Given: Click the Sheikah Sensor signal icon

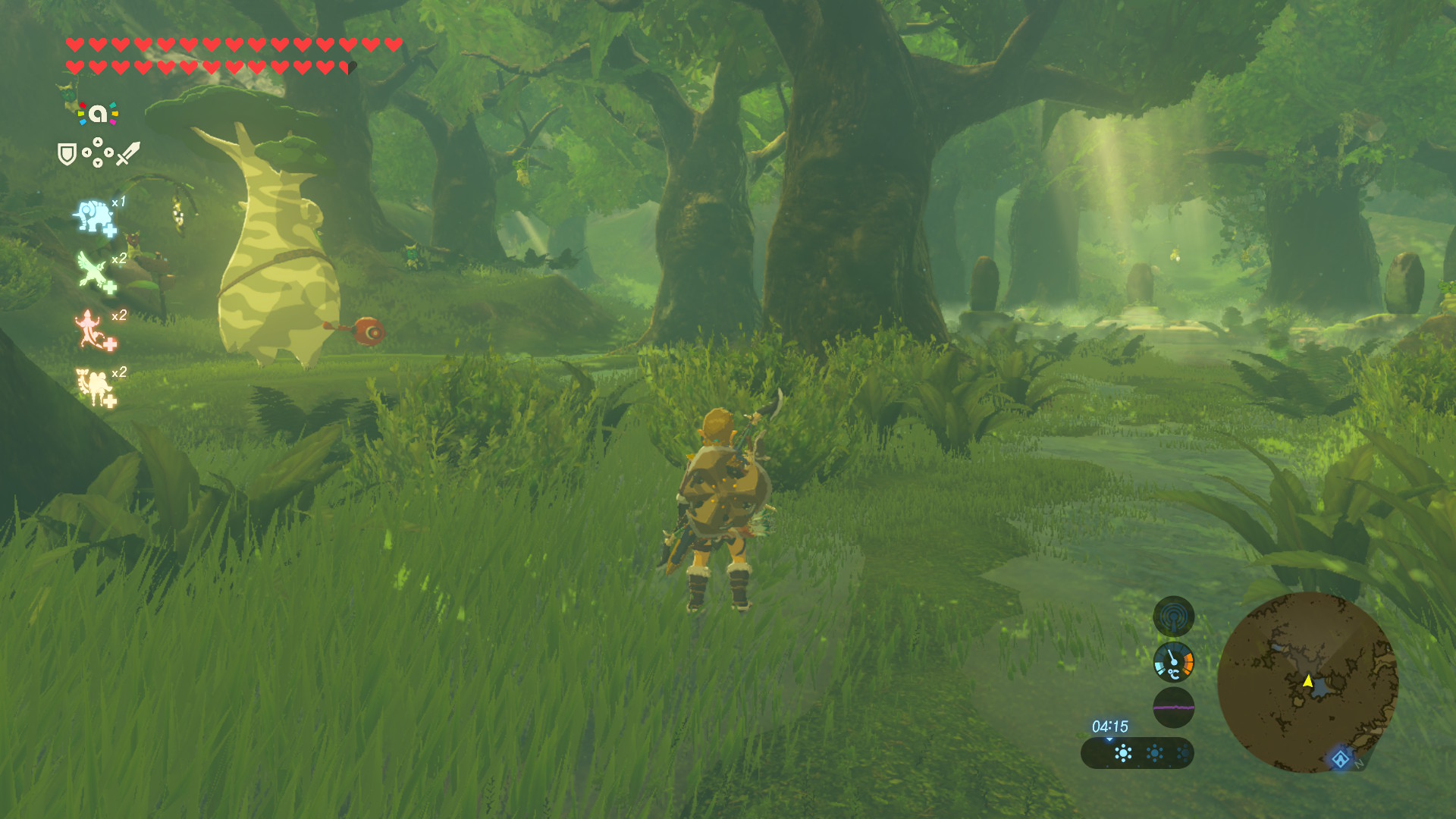Looking at the screenshot, I should (1173, 617).
